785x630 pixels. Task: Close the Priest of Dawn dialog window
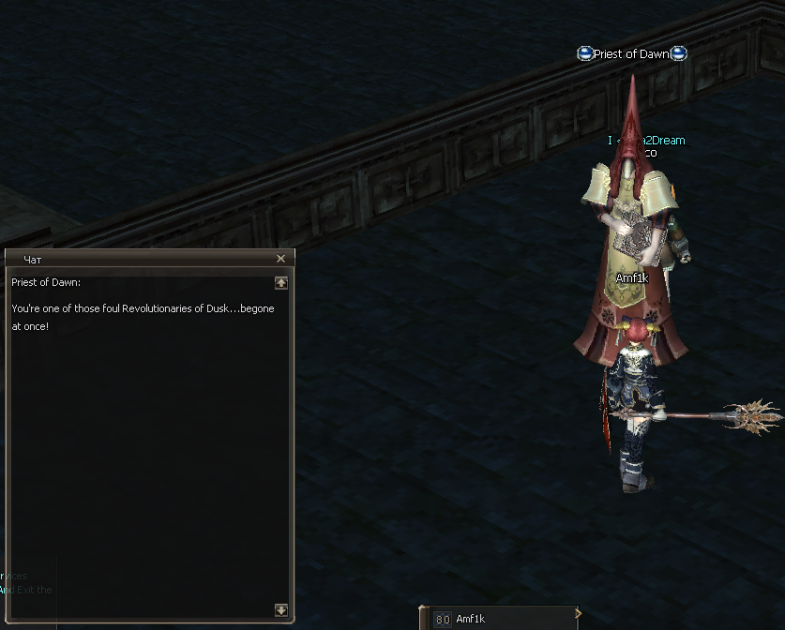tap(281, 258)
